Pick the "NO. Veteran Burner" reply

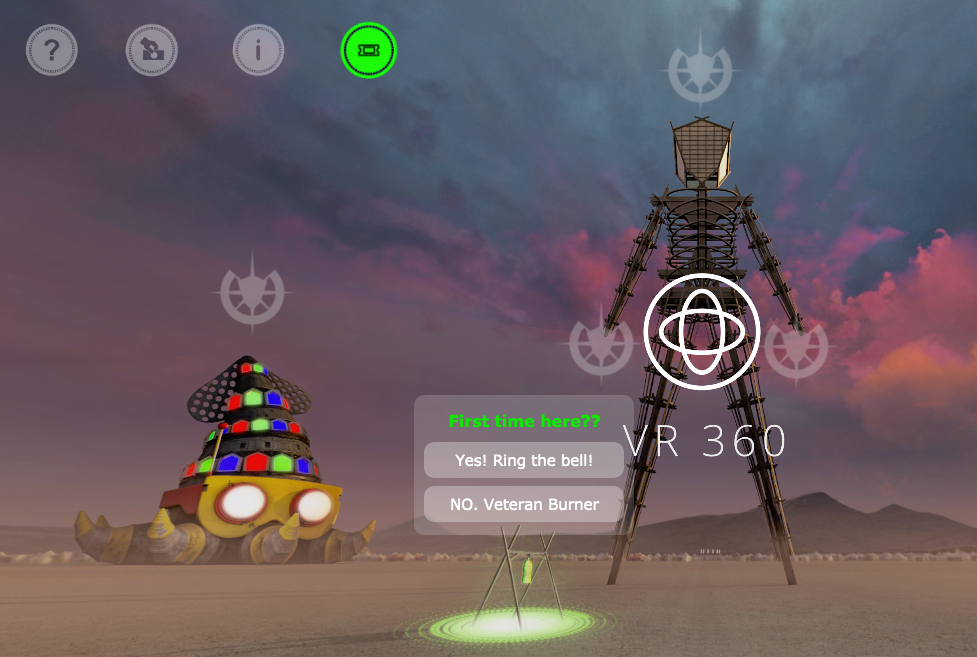(x=524, y=504)
